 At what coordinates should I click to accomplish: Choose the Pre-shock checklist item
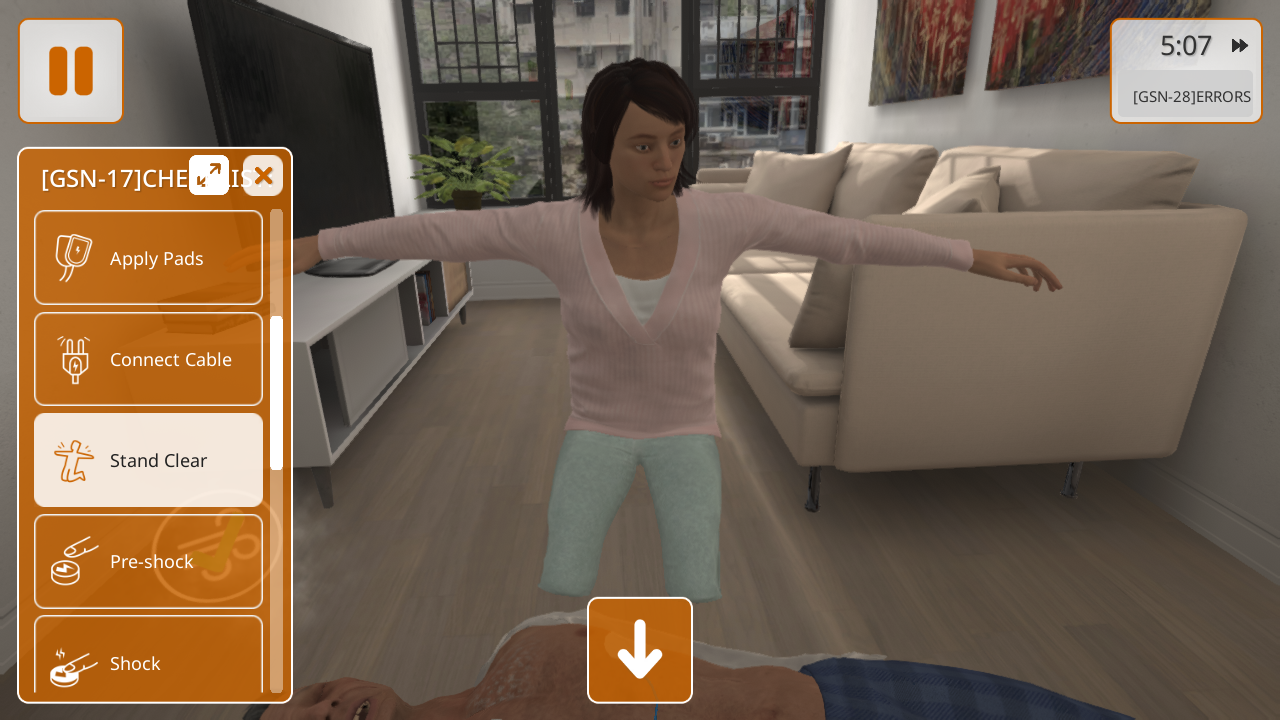click(x=148, y=561)
